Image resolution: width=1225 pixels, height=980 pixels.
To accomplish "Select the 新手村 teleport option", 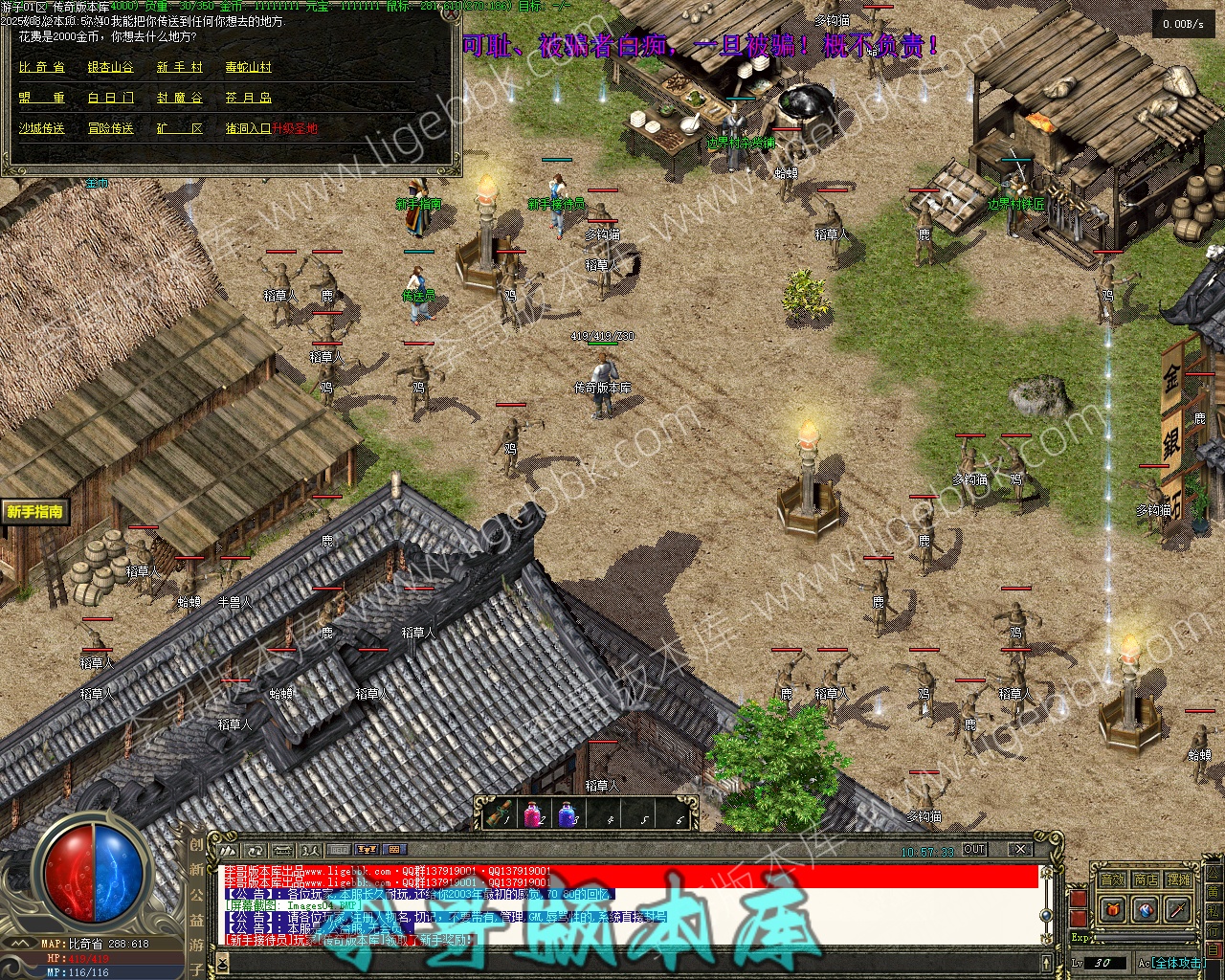I will pyautogui.click(x=180, y=67).
